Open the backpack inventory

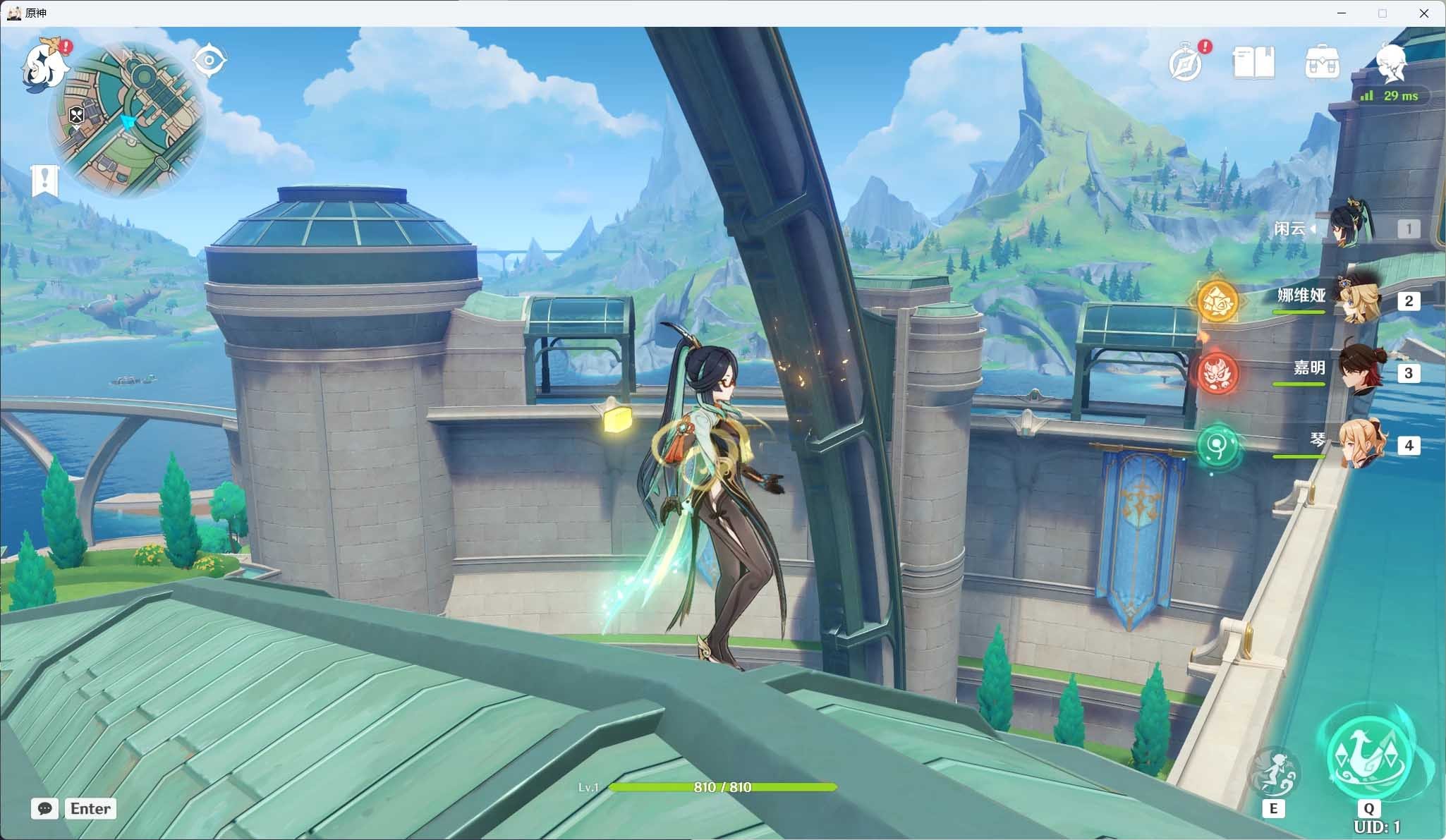coord(1322,63)
